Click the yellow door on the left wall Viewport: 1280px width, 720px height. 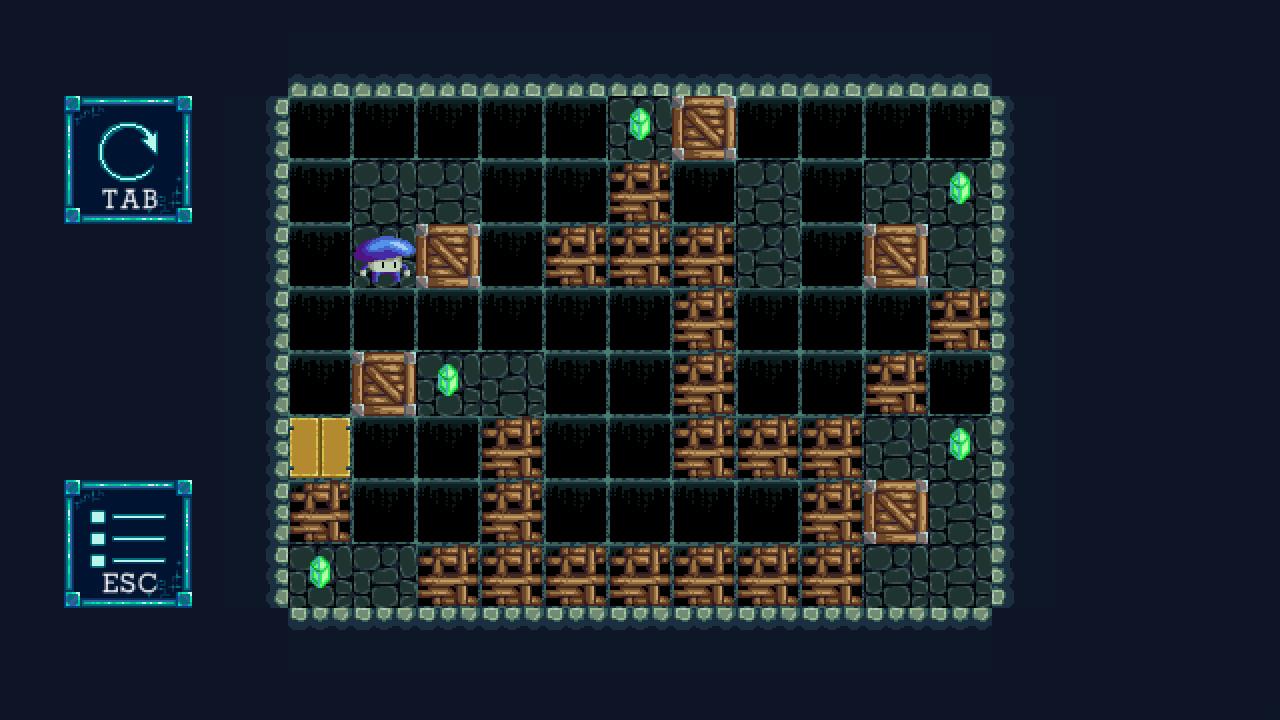(320, 447)
